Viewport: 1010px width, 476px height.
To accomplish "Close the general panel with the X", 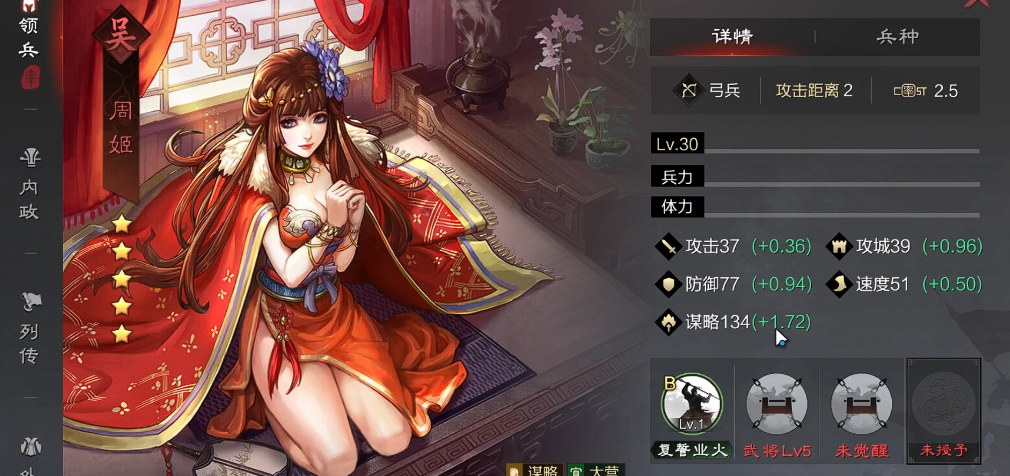I will 970,4.
